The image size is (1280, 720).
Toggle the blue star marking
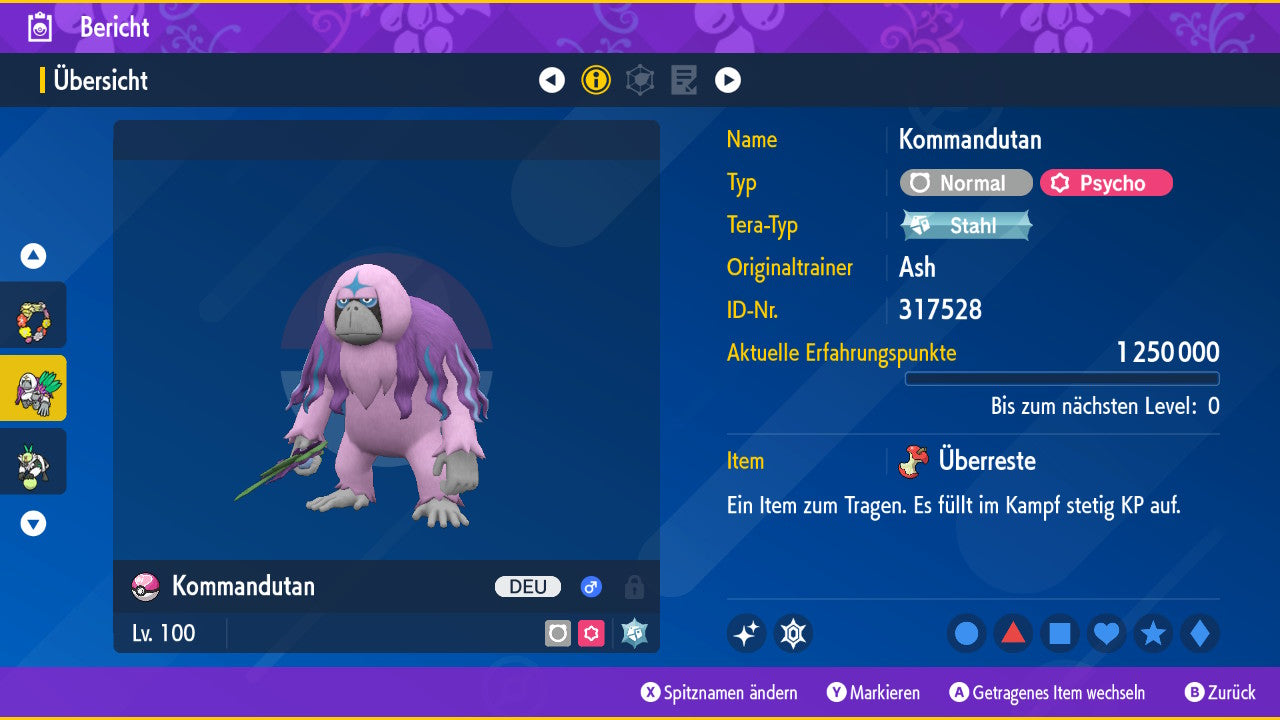[1153, 633]
